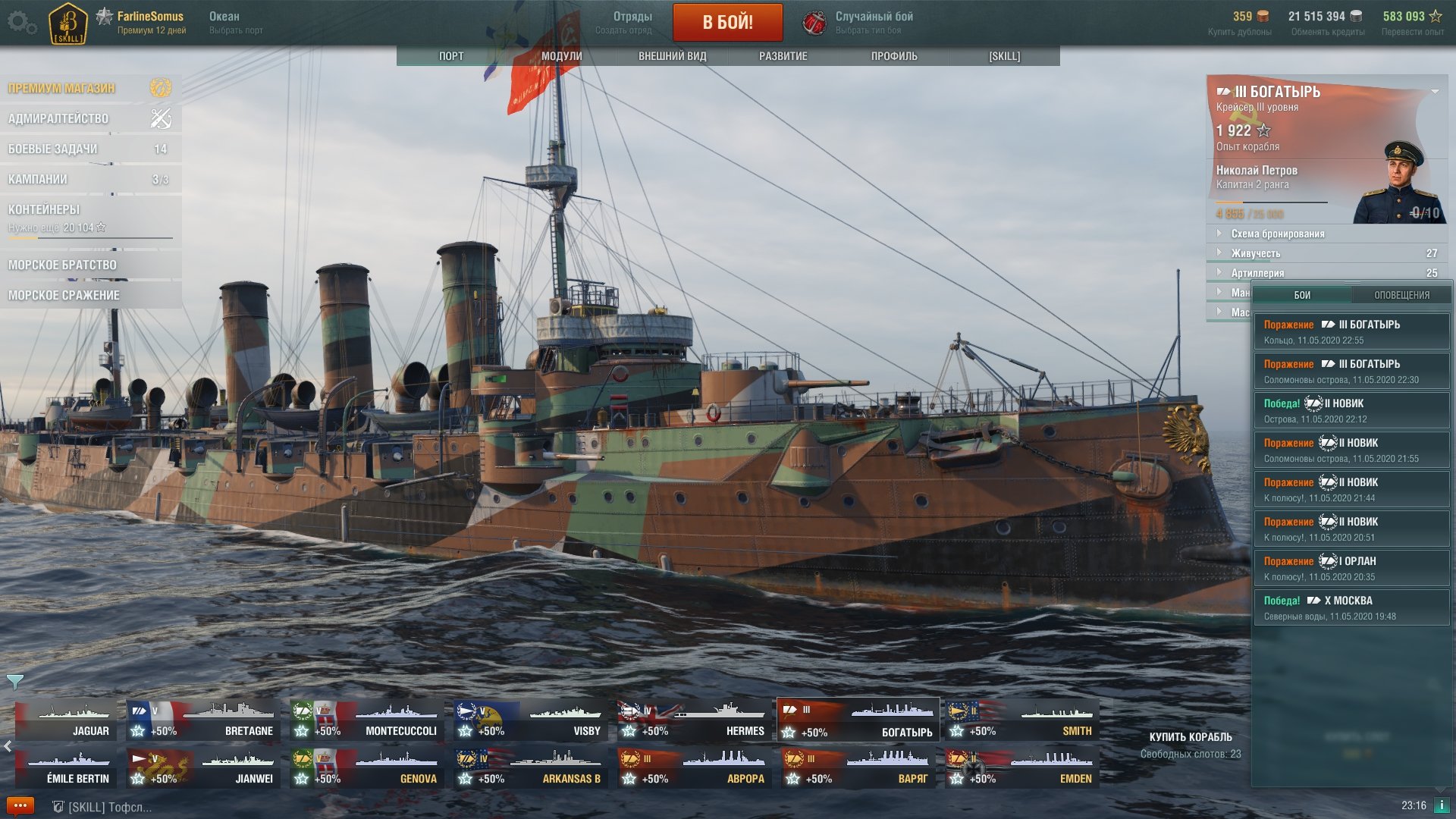Open the orange chat button
This screenshot has height=819, width=1456.
(20, 805)
